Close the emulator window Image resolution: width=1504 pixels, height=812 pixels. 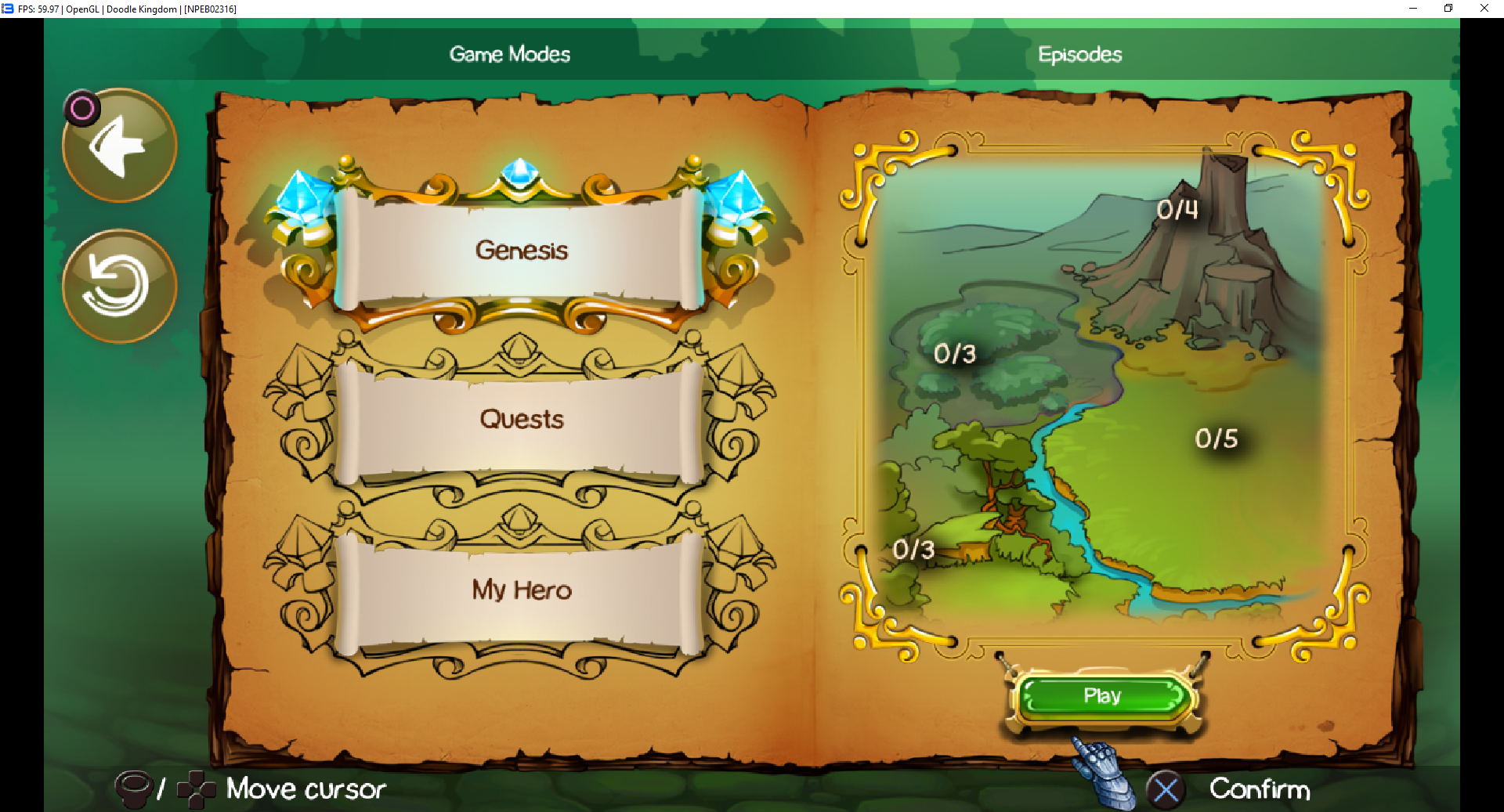click(1484, 9)
